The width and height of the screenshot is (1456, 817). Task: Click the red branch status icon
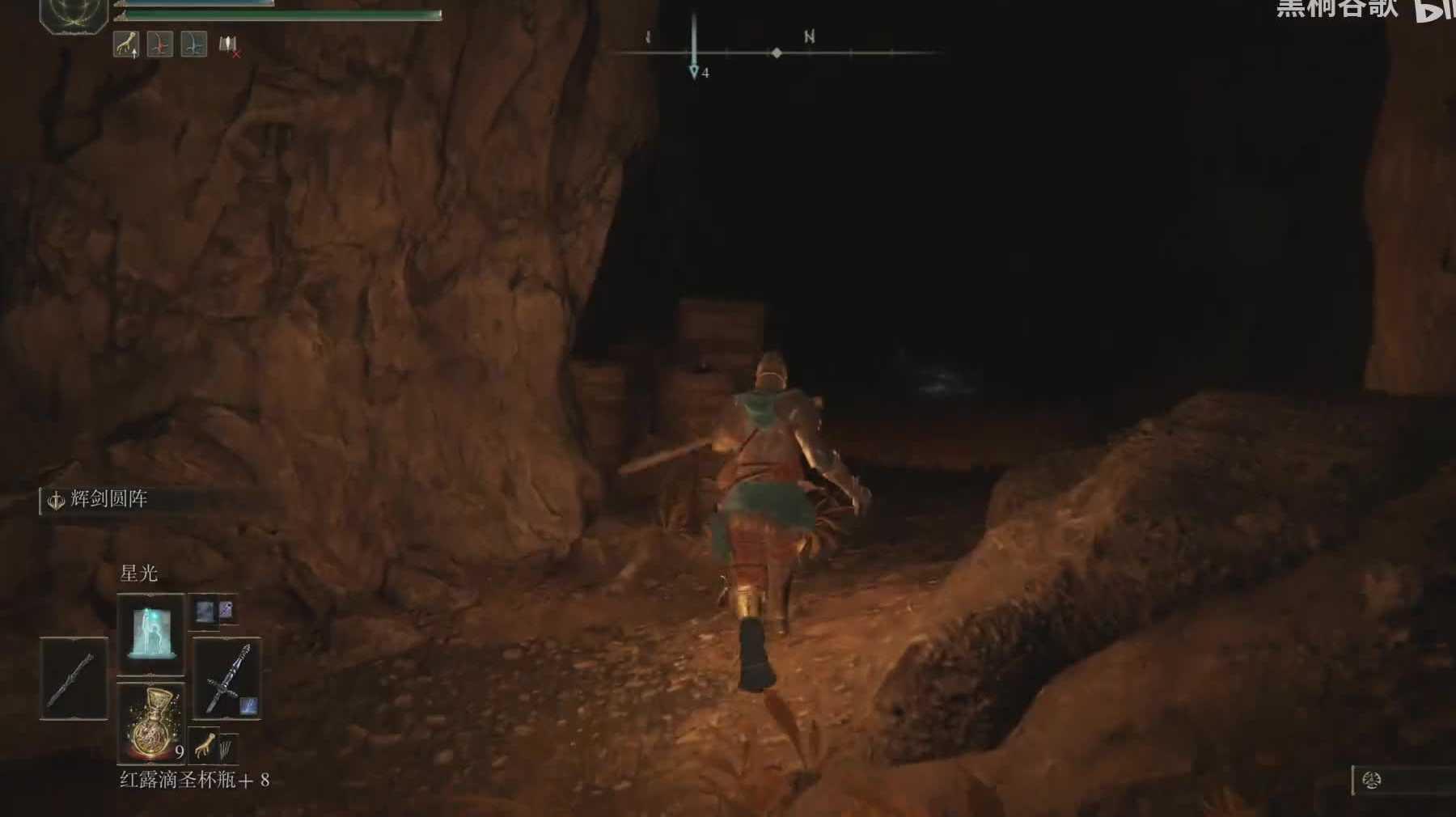[159, 44]
